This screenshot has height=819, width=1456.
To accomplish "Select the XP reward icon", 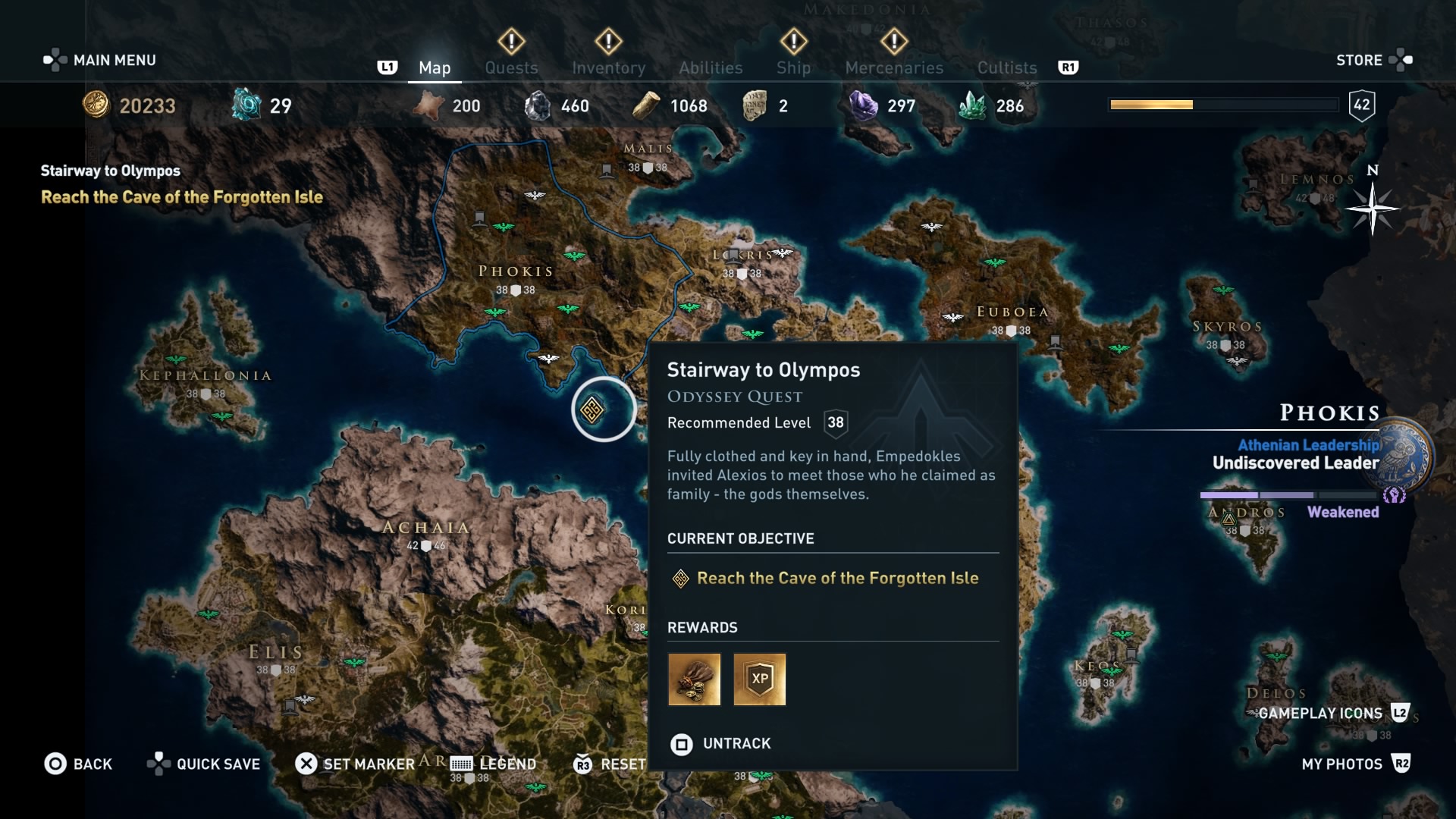I will click(x=760, y=679).
